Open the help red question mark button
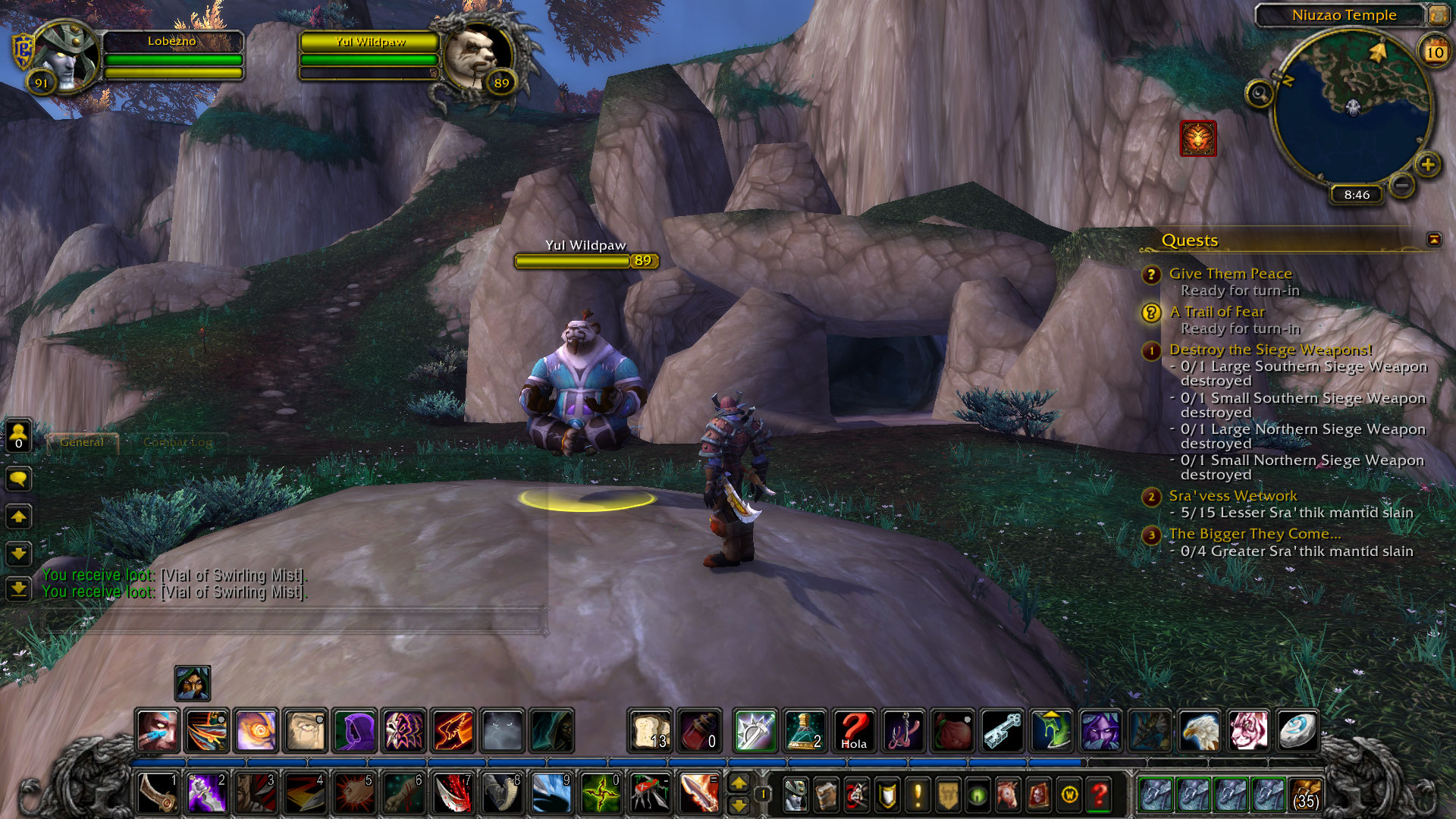 tap(1099, 794)
